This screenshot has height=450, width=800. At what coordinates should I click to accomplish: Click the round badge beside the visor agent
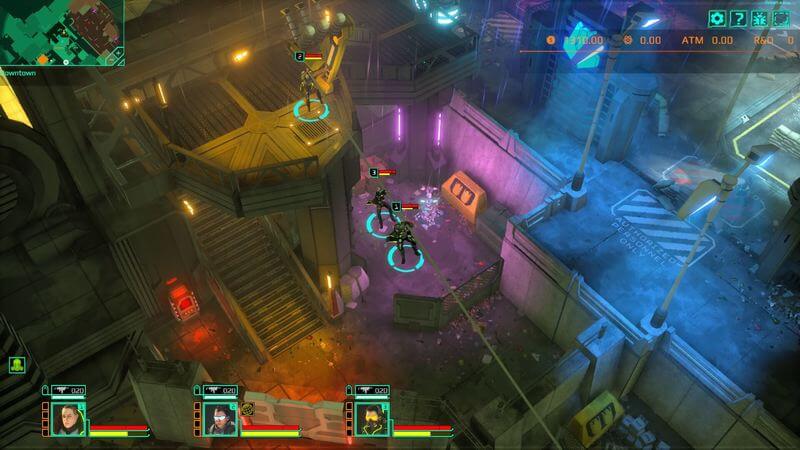(247, 408)
